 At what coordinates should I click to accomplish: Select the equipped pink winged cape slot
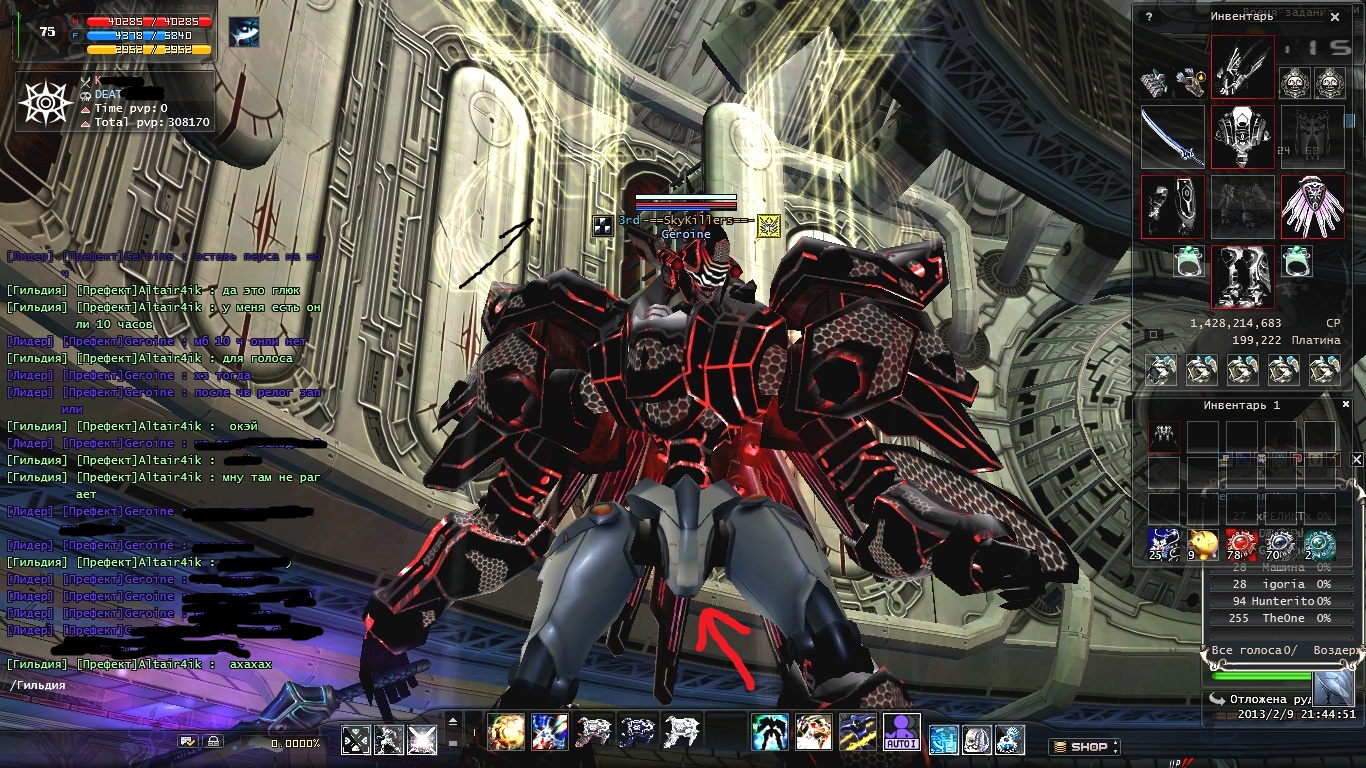tap(1312, 206)
